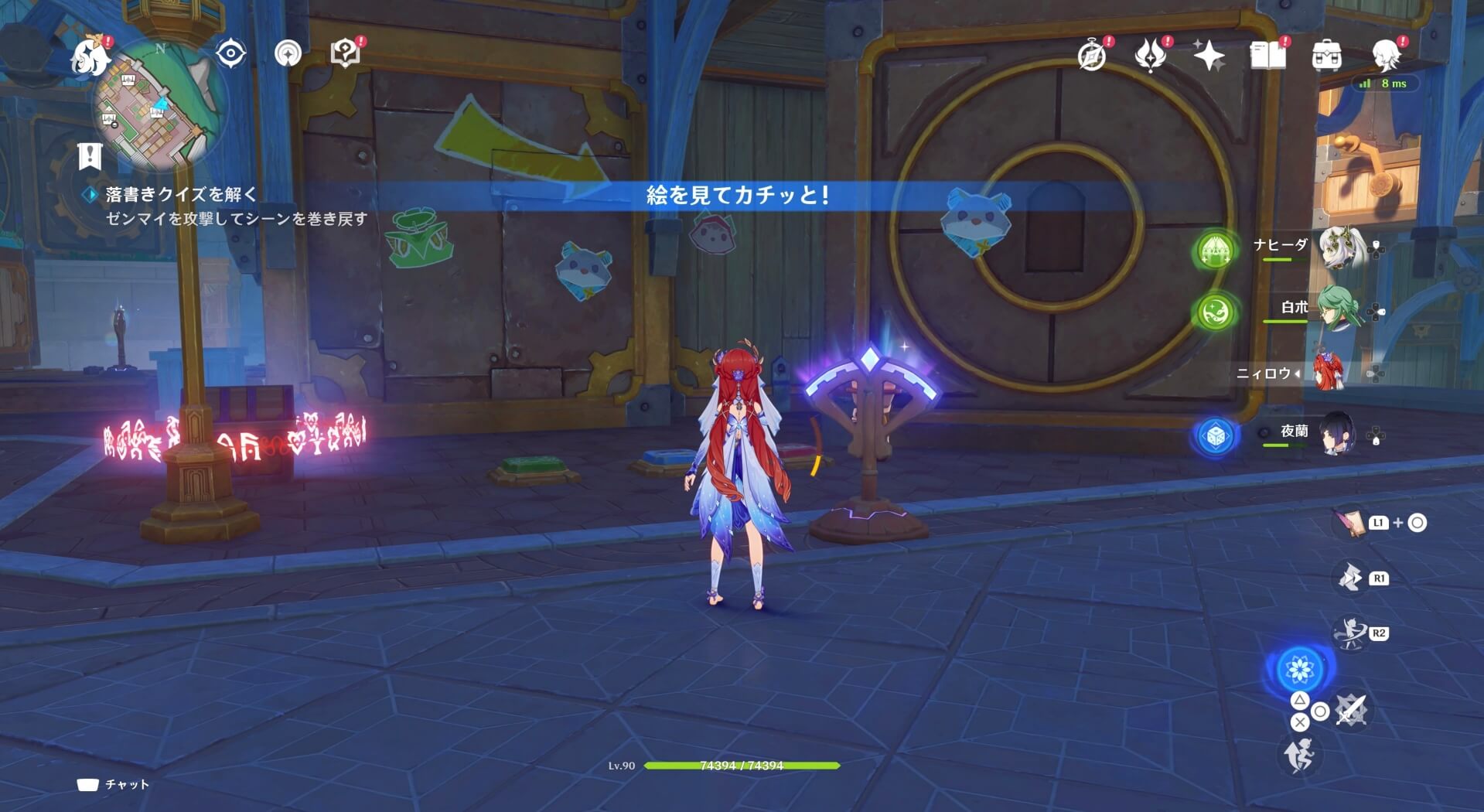Open the Battle Pass wings icon
The height and width of the screenshot is (812, 1484).
[x=1151, y=54]
